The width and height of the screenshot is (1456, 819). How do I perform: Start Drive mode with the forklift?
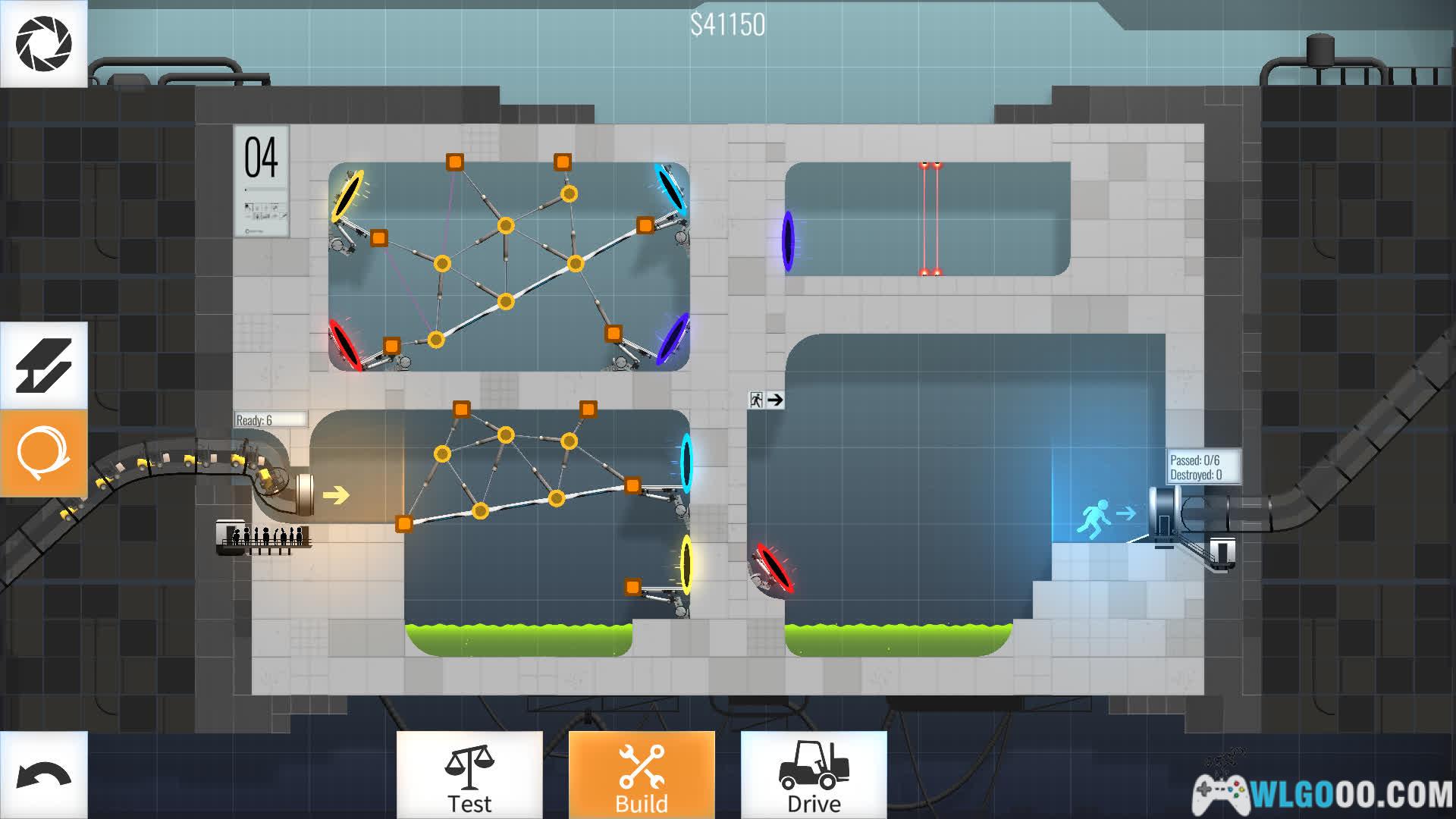(x=814, y=776)
